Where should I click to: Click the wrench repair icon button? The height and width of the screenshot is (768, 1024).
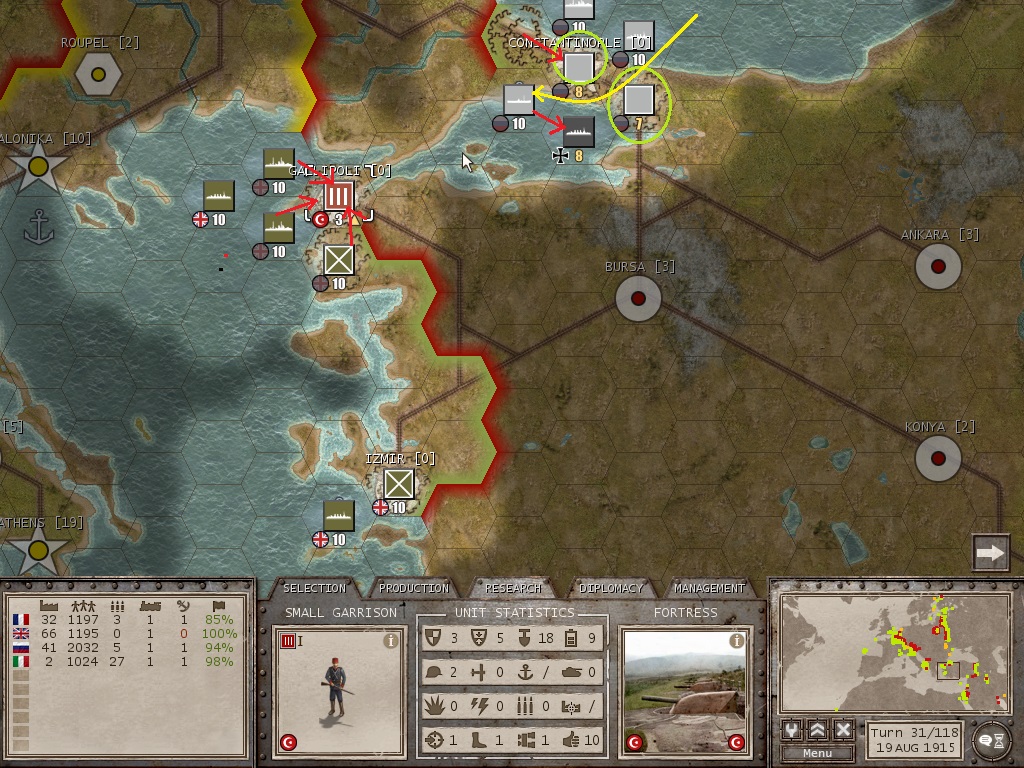coord(792,729)
